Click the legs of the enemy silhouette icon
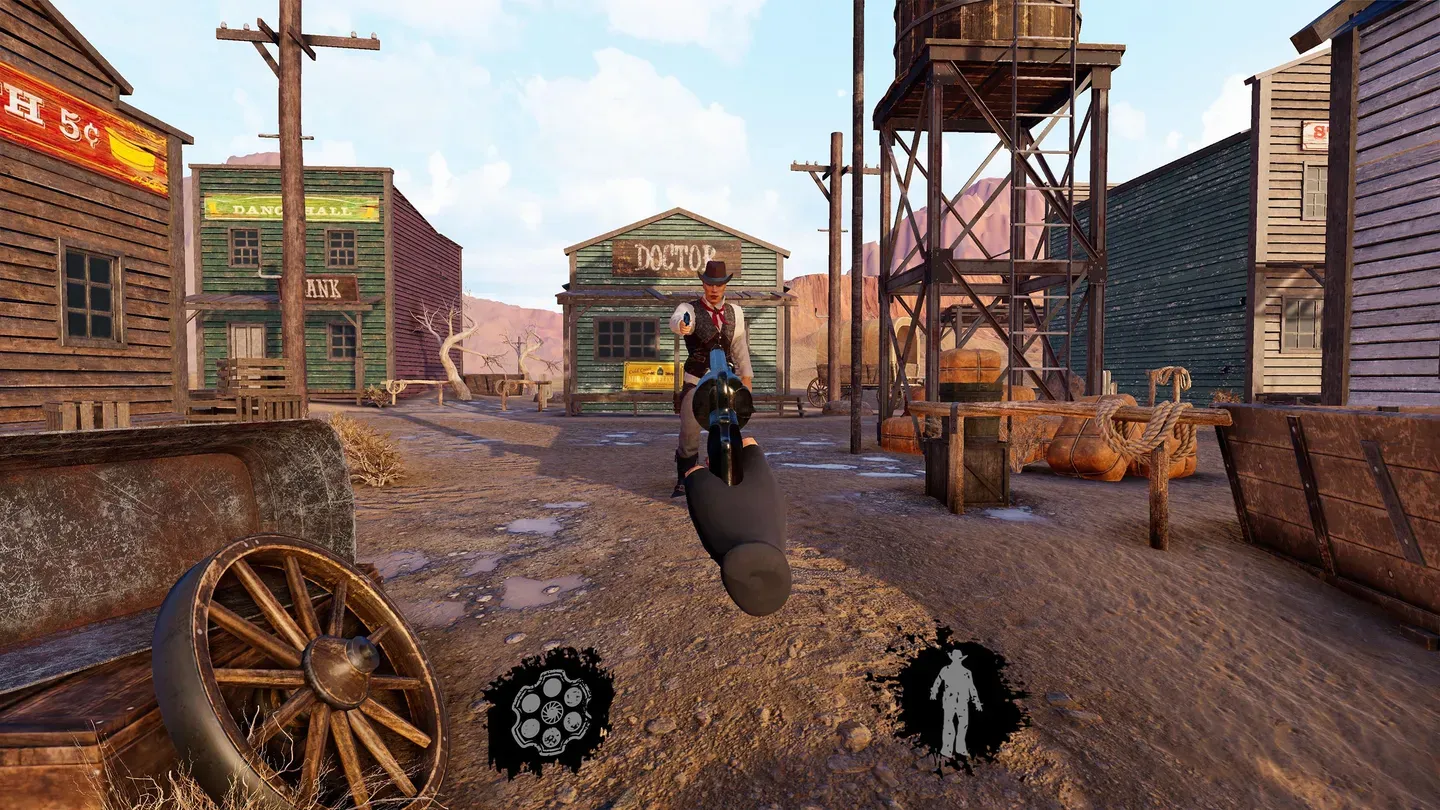Image resolution: width=1440 pixels, height=810 pixels. click(955, 733)
